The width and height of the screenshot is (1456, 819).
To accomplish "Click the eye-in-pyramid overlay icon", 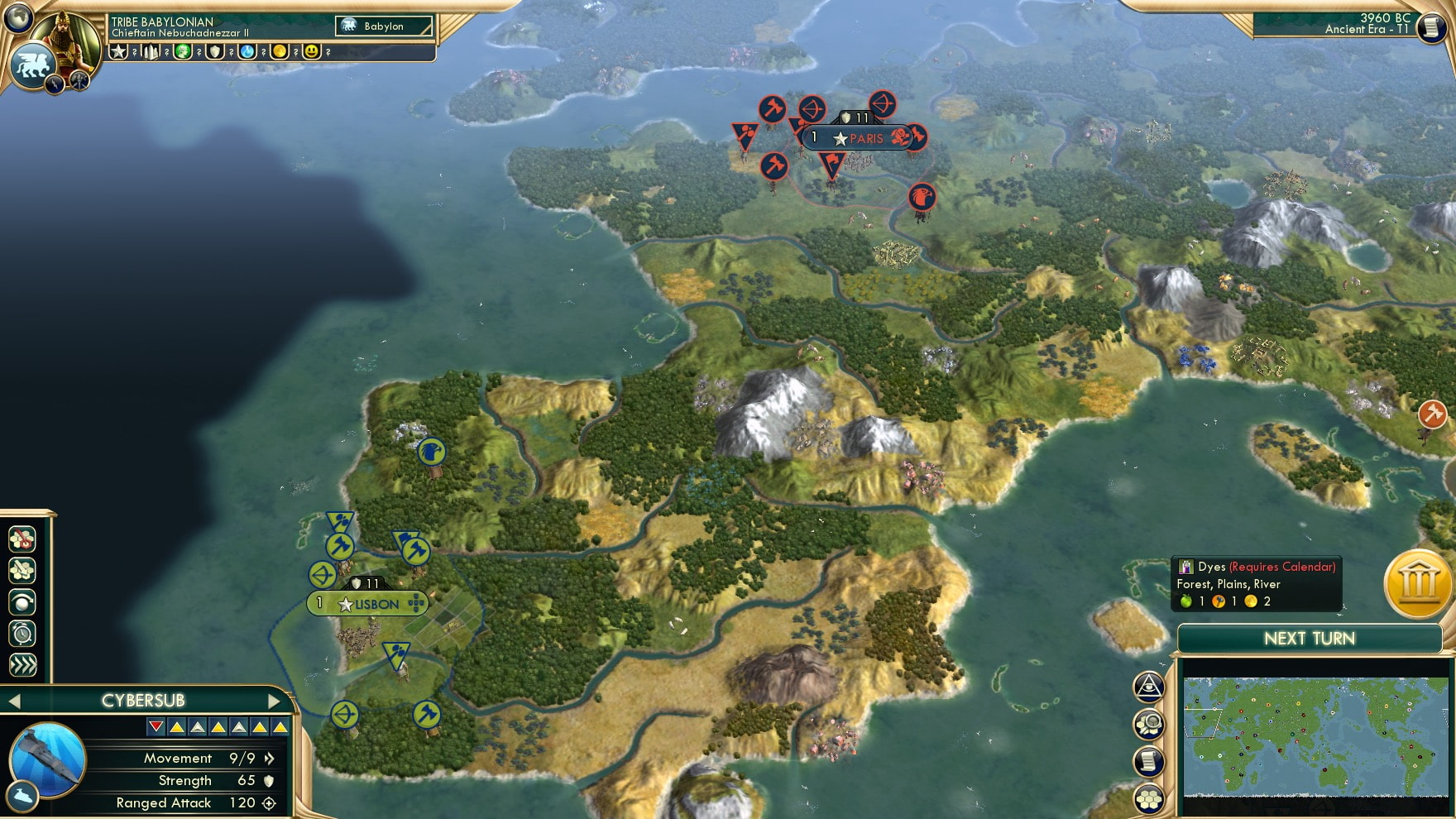I will point(1149,686).
